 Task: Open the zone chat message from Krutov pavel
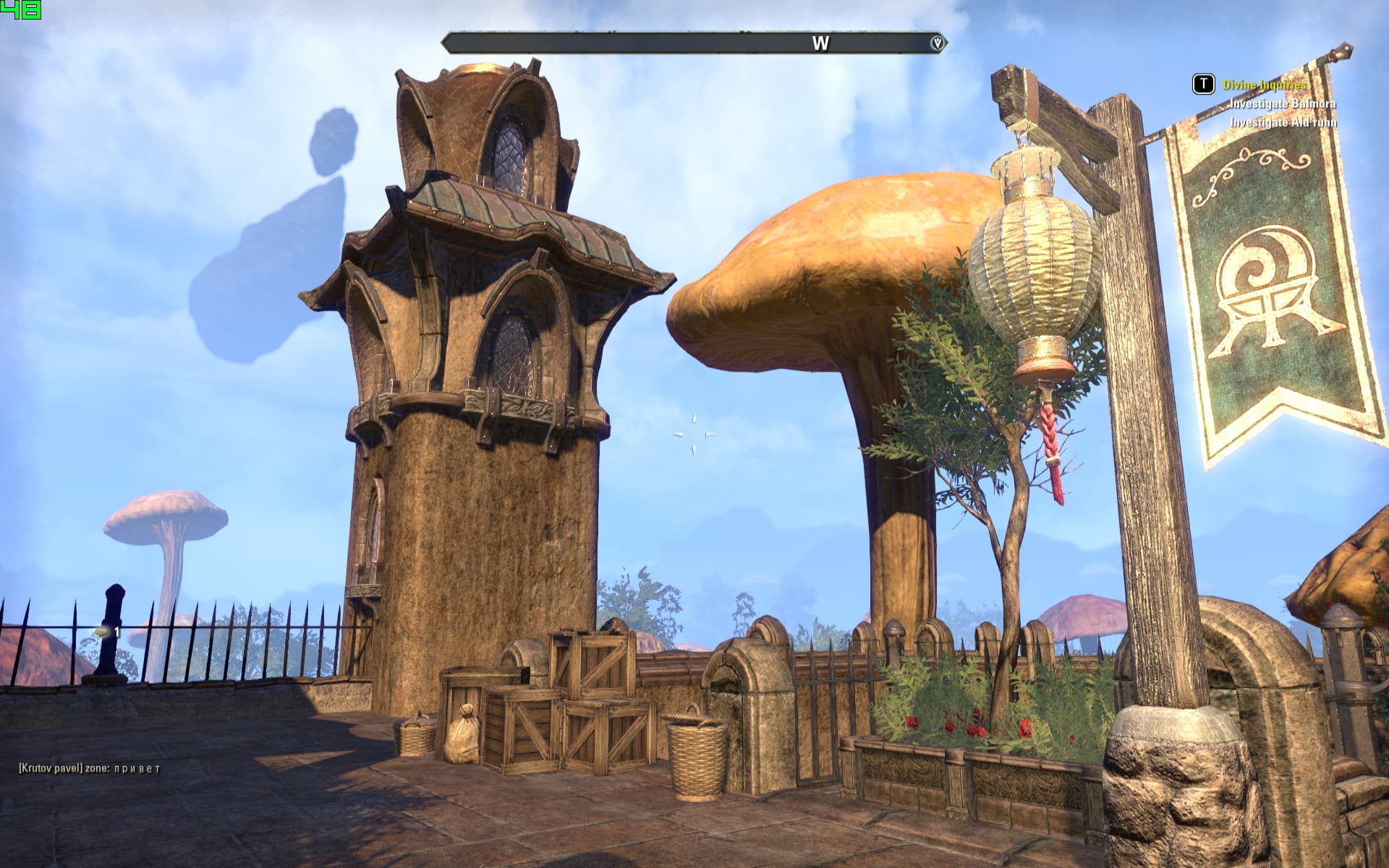(90, 768)
